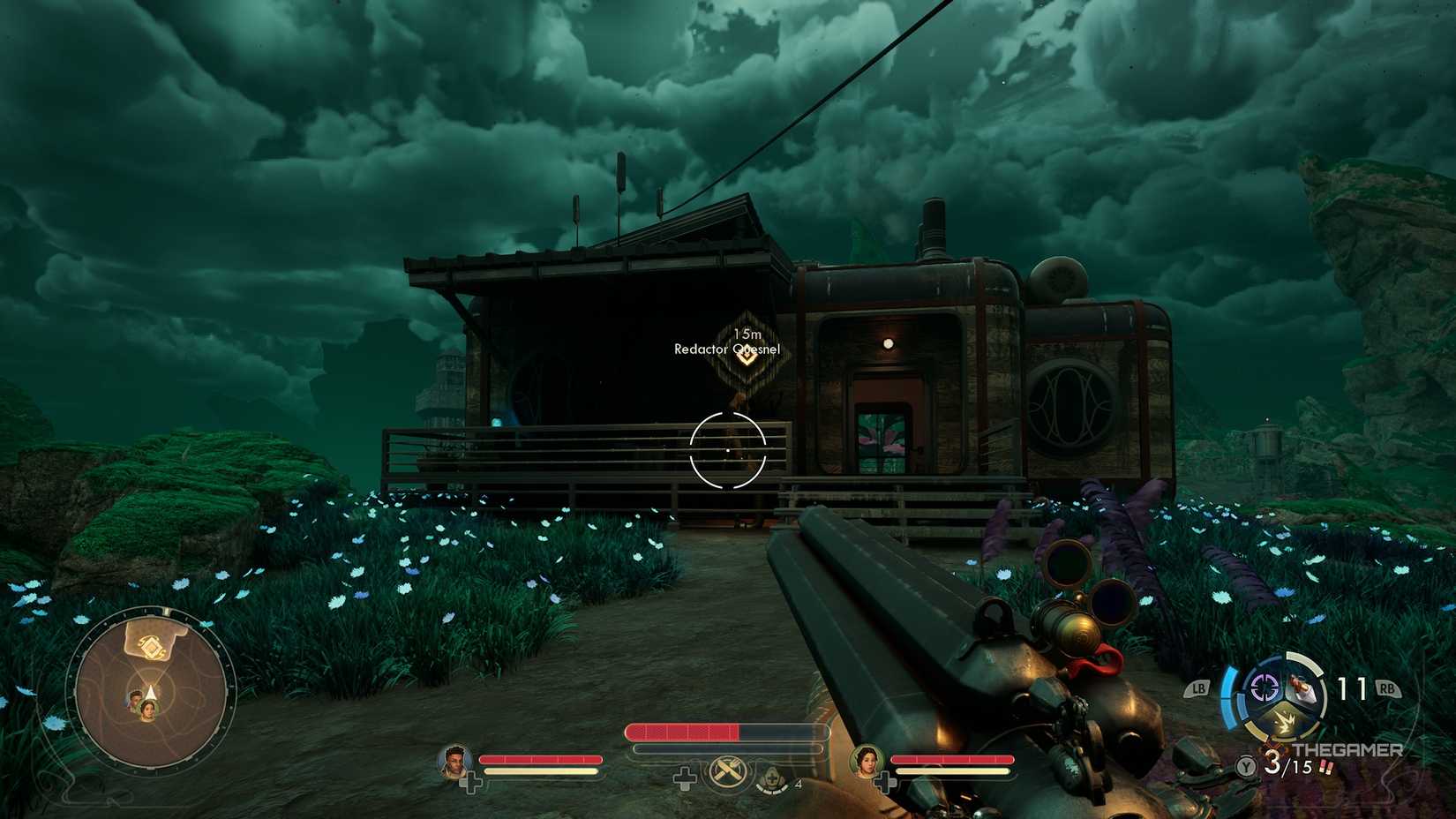
Task: Select the weapon mod segment of the ammo wheel
Action: [x=1302, y=688]
